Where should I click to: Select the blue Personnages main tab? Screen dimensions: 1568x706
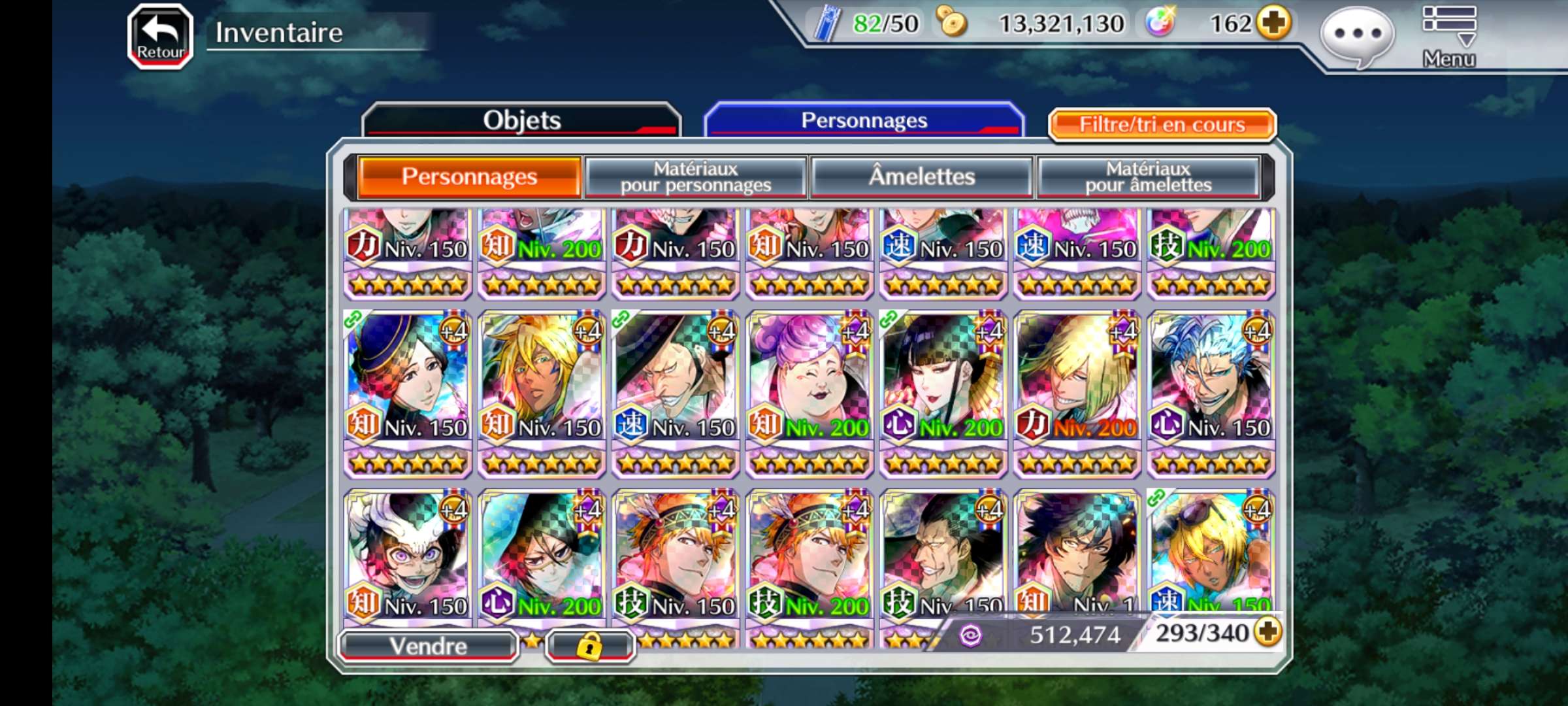tap(864, 120)
